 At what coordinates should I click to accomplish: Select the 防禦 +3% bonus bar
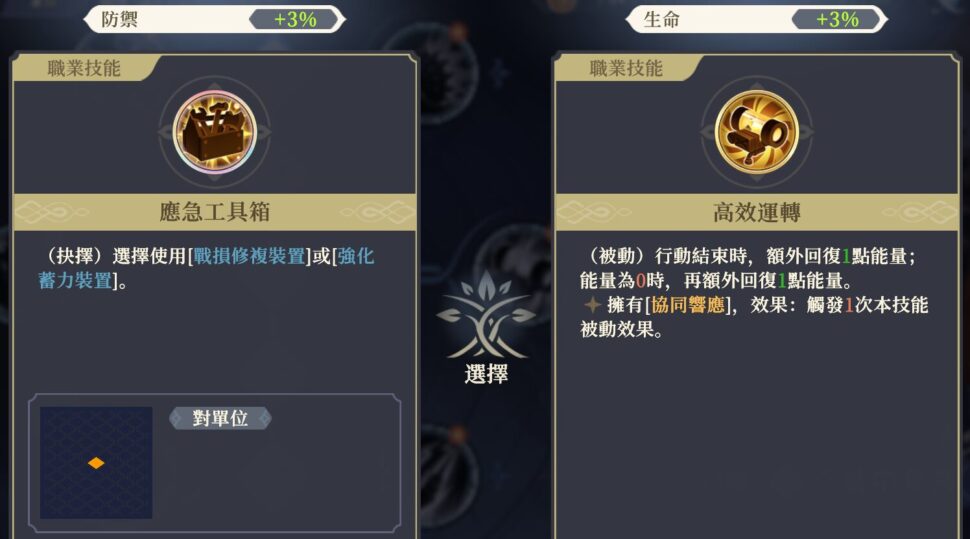214,19
